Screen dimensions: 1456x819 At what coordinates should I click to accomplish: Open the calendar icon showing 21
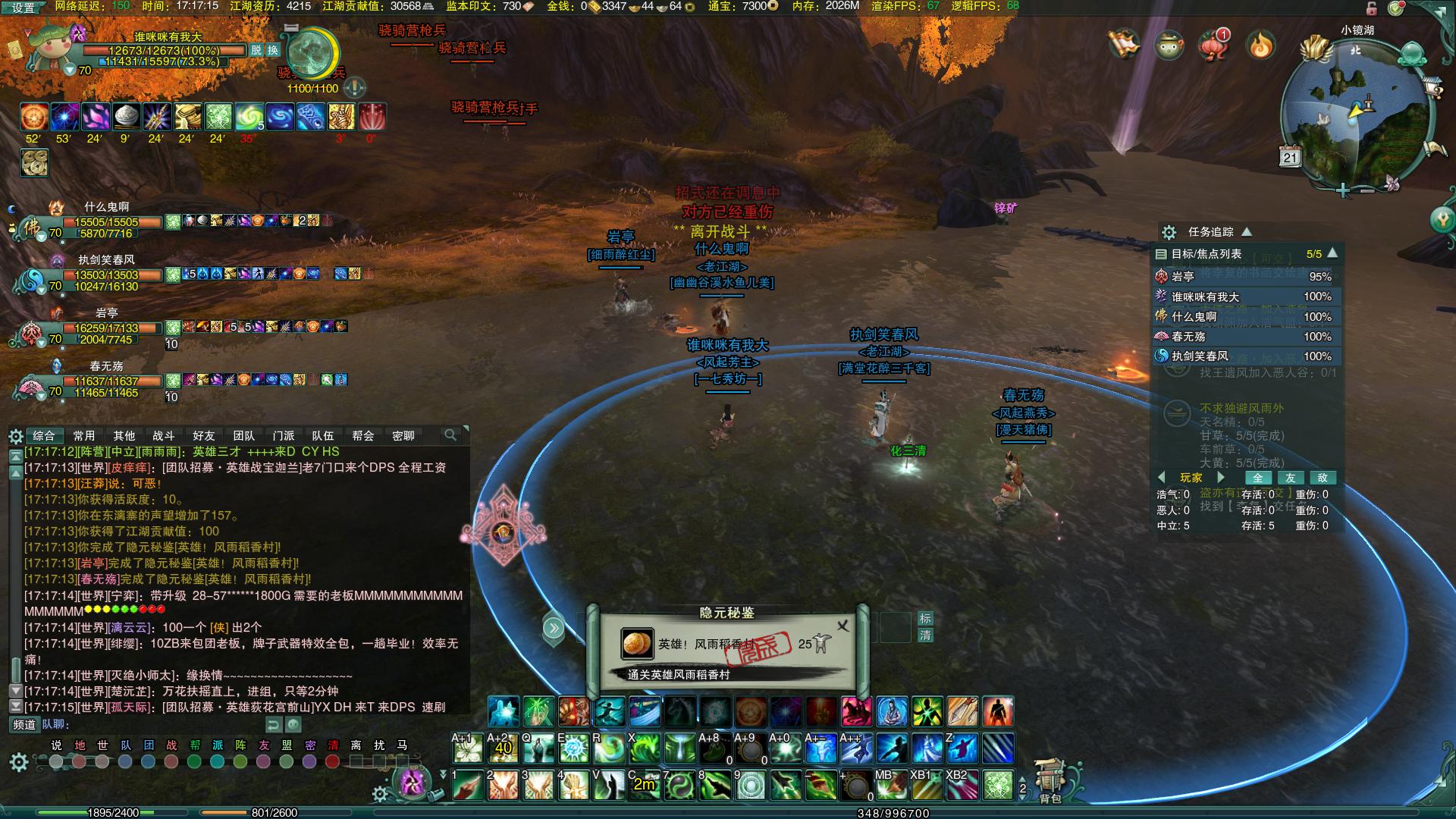(x=1291, y=157)
